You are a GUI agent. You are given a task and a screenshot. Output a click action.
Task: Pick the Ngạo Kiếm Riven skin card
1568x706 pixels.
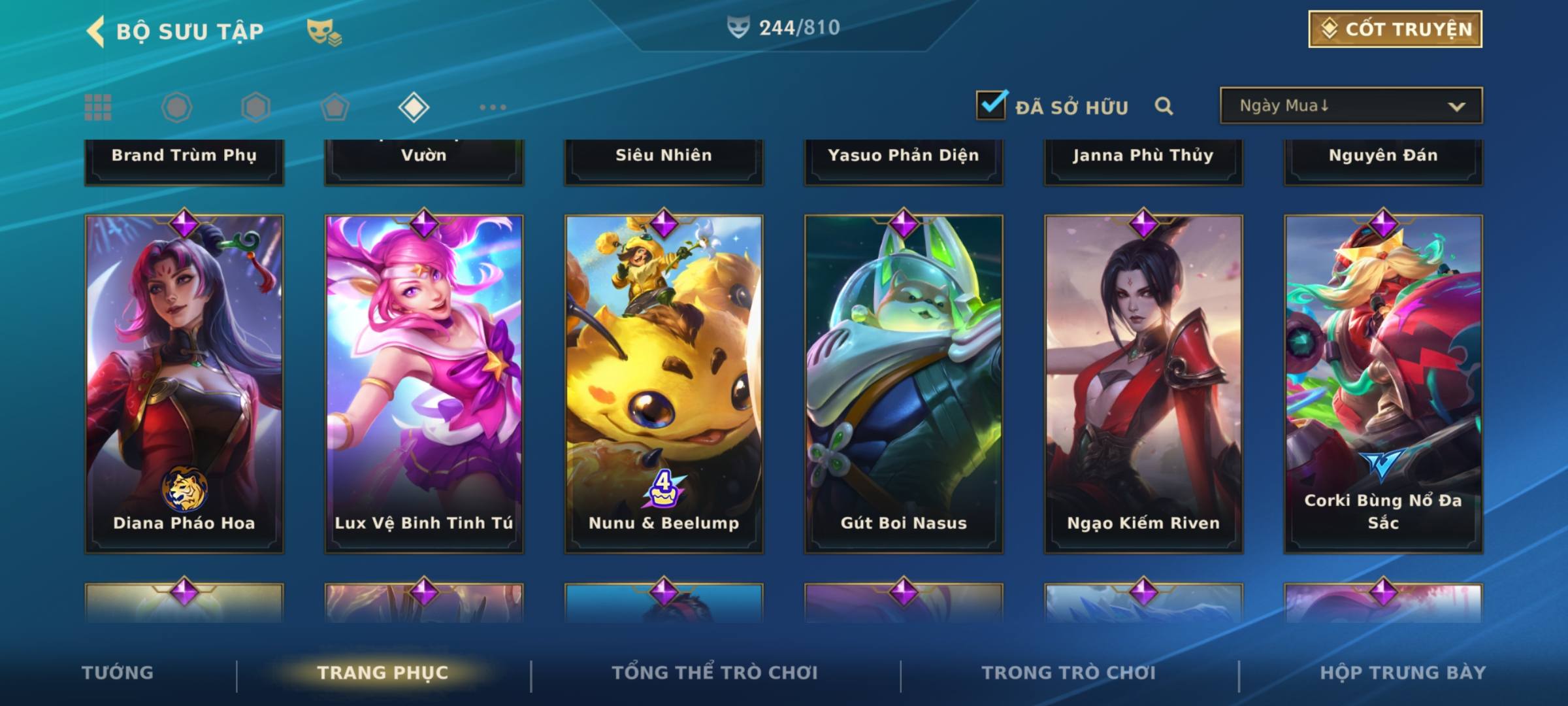point(1143,384)
